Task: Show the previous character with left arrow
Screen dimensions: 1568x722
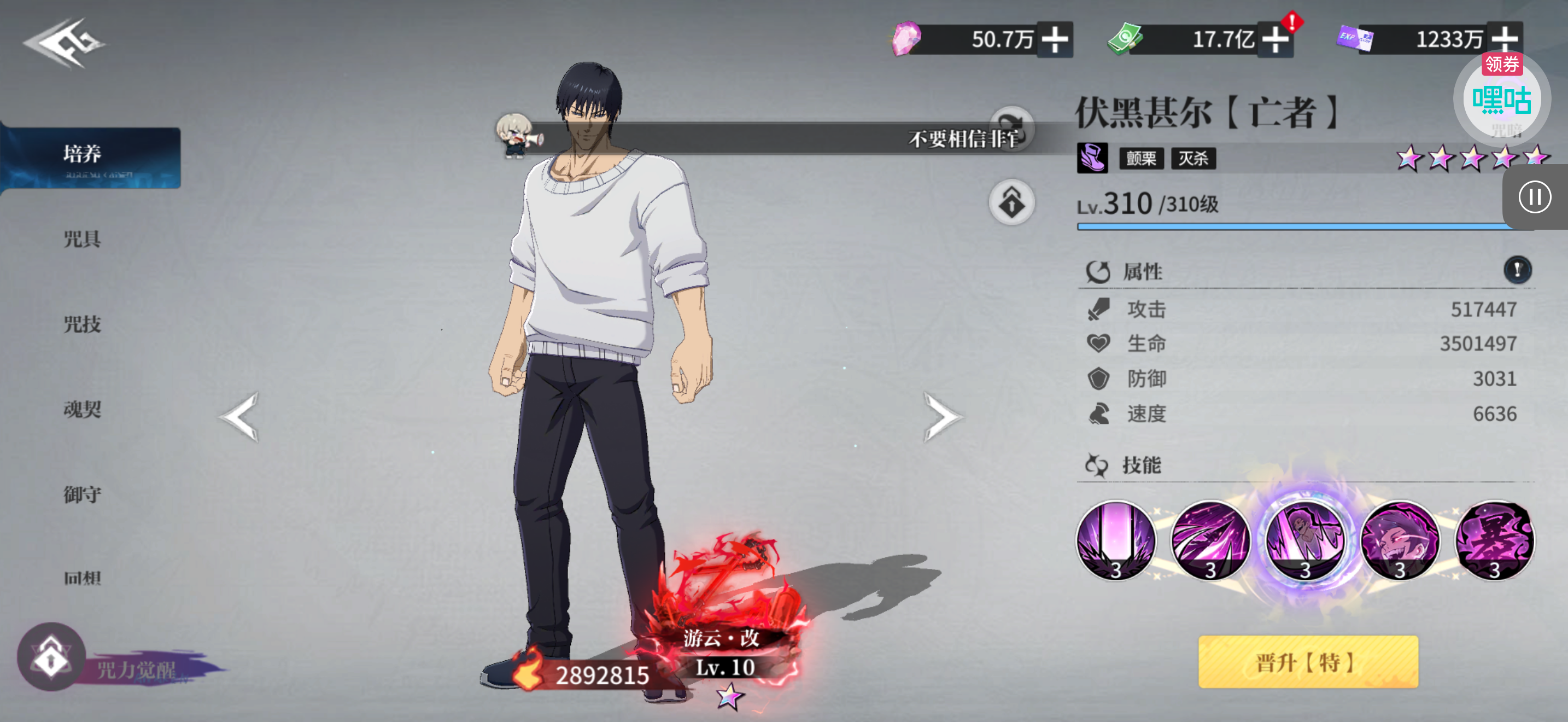Action: click(x=241, y=417)
